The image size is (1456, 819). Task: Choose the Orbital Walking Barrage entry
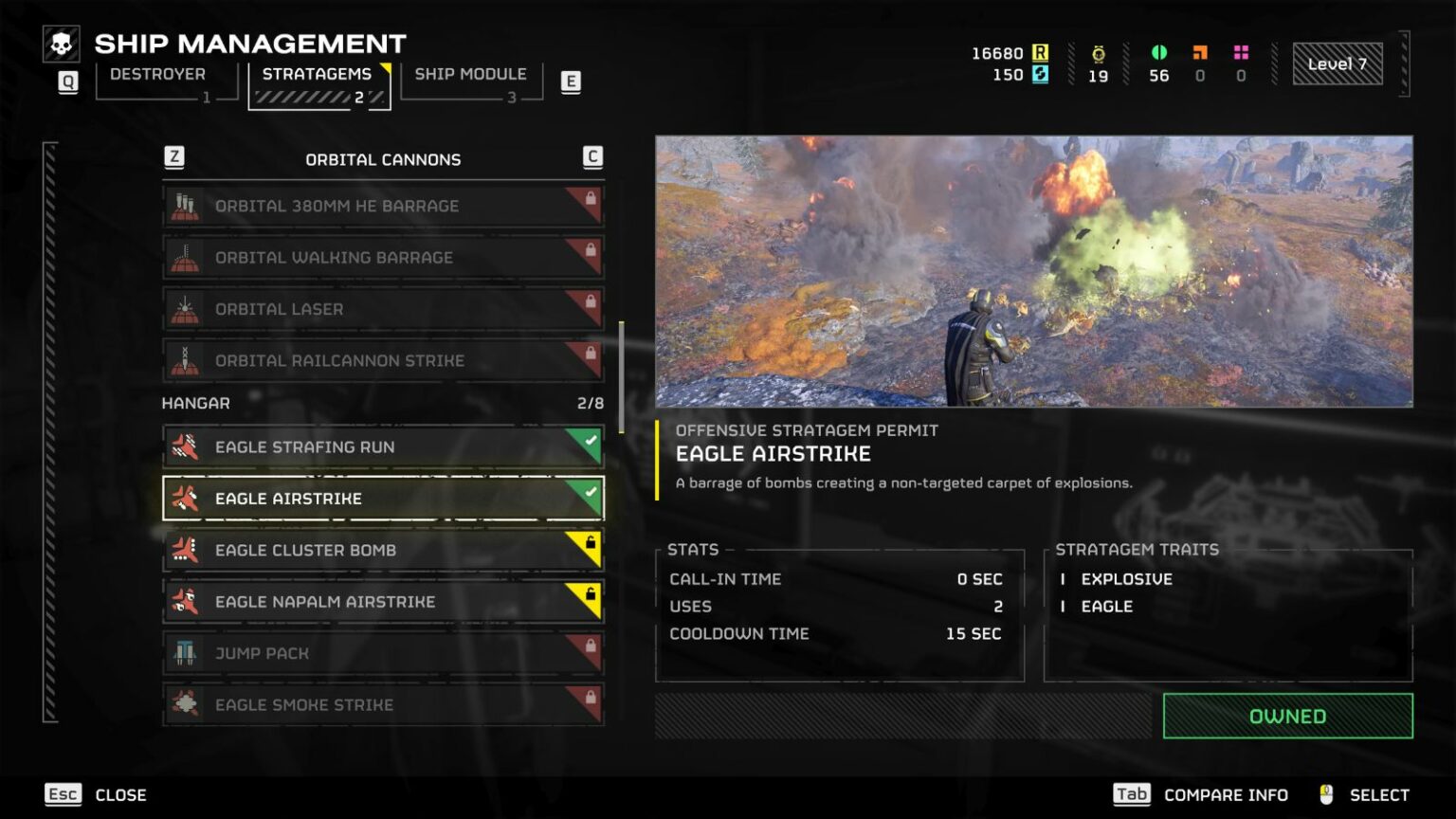pyautogui.click(x=383, y=257)
